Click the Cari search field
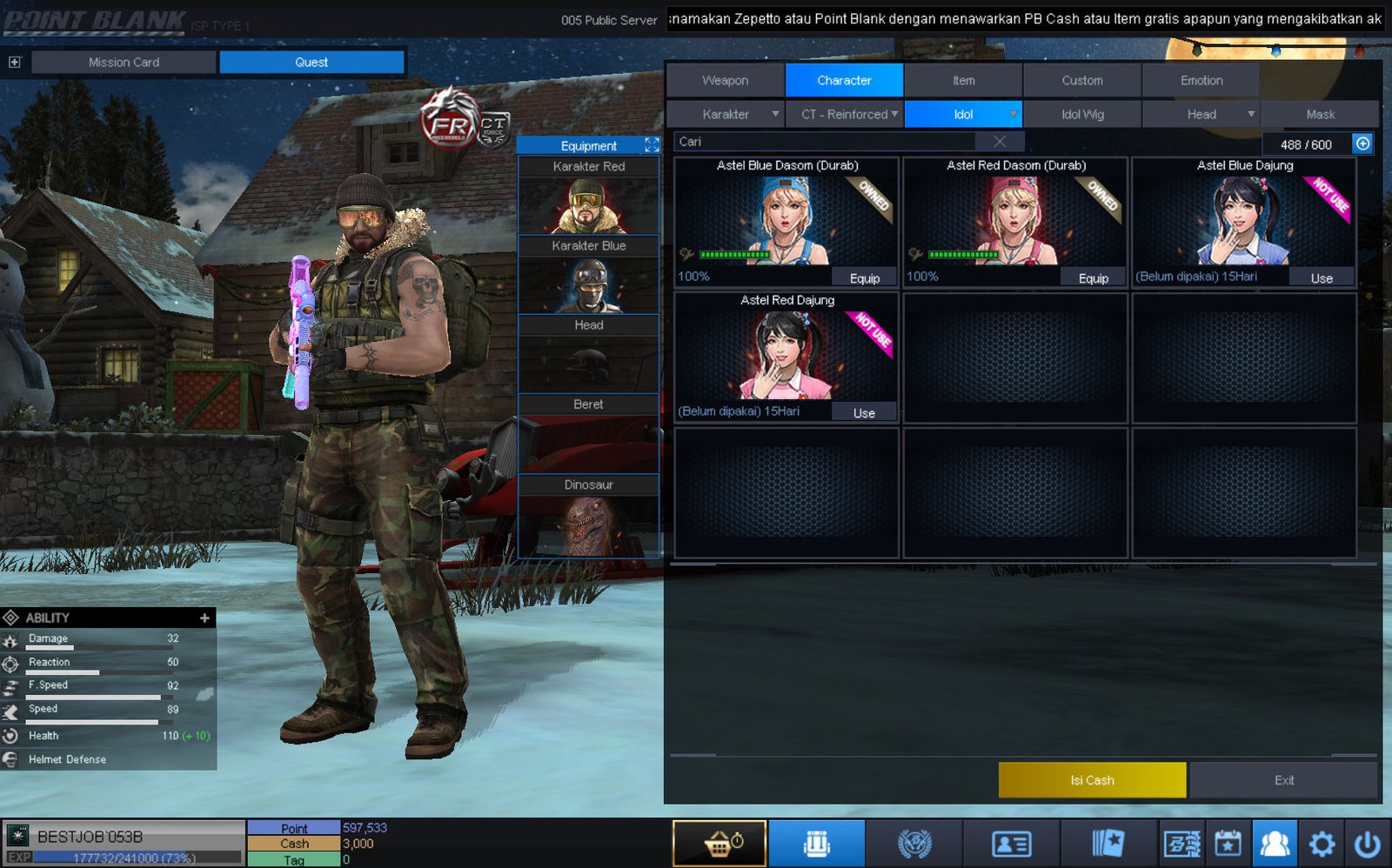 point(826,142)
